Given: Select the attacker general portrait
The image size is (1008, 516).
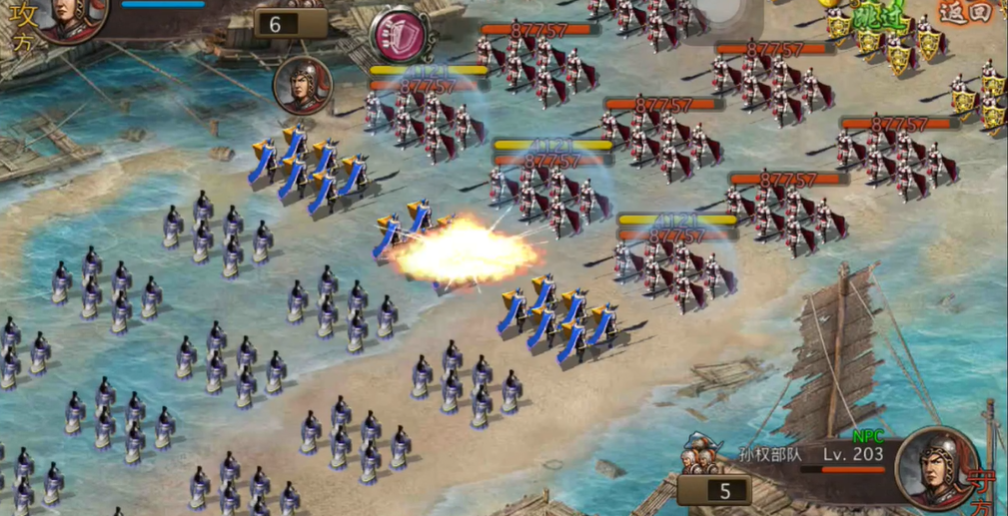Looking at the screenshot, I should 72,18.
